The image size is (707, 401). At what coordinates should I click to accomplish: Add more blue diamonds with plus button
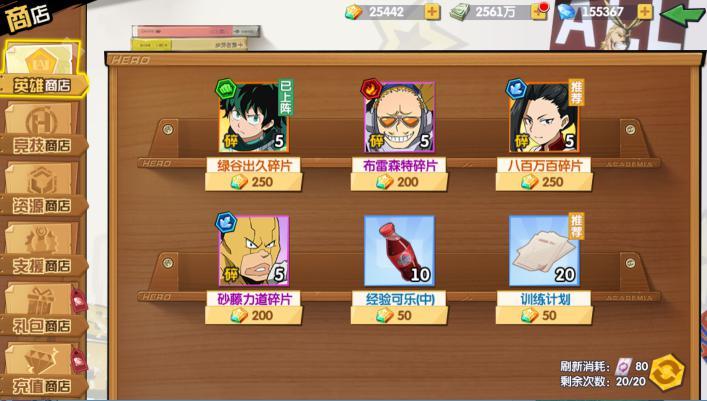tap(645, 12)
